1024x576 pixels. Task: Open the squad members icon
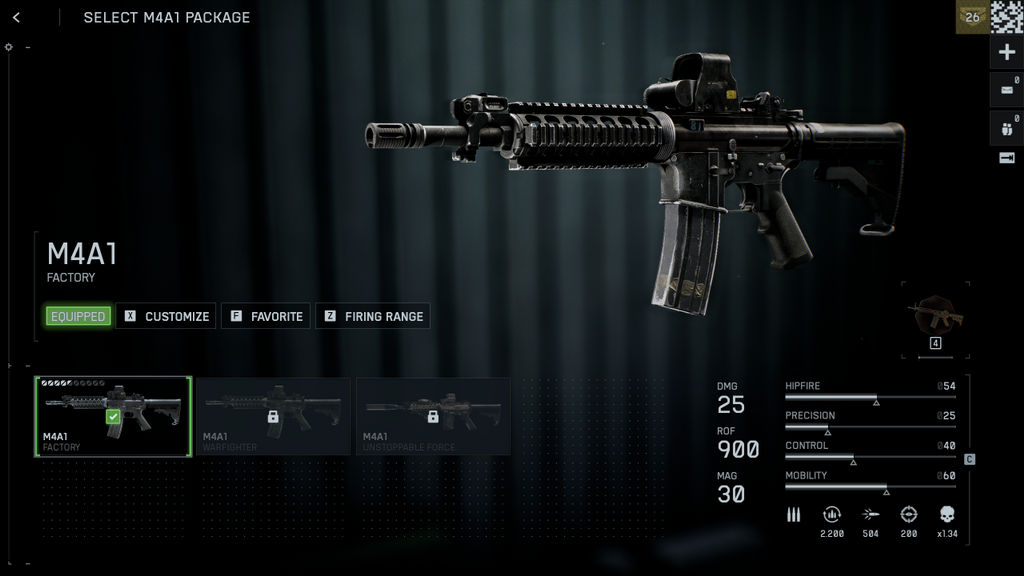[x=1007, y=127]
